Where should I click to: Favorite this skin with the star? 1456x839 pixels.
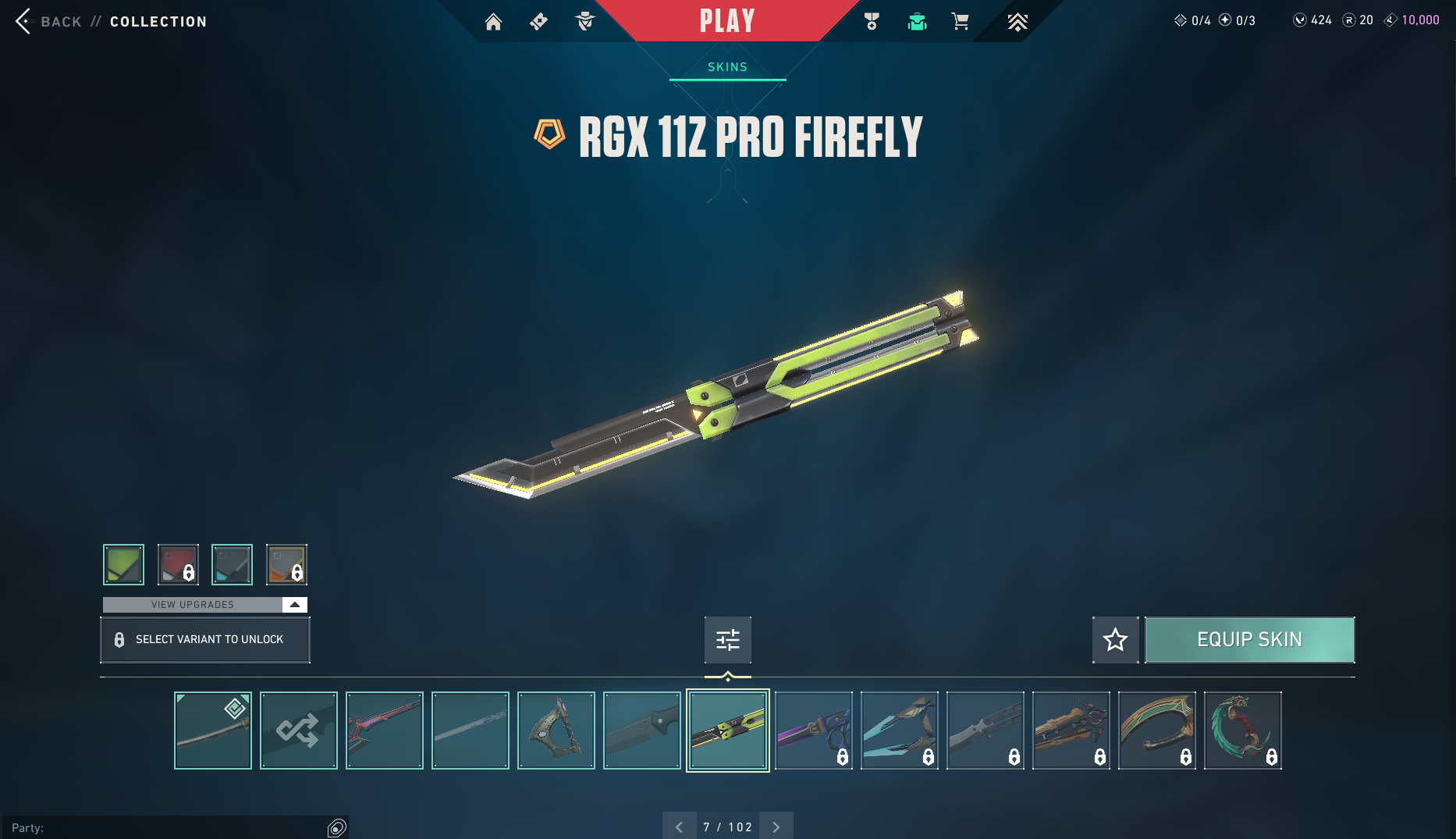1115,640
